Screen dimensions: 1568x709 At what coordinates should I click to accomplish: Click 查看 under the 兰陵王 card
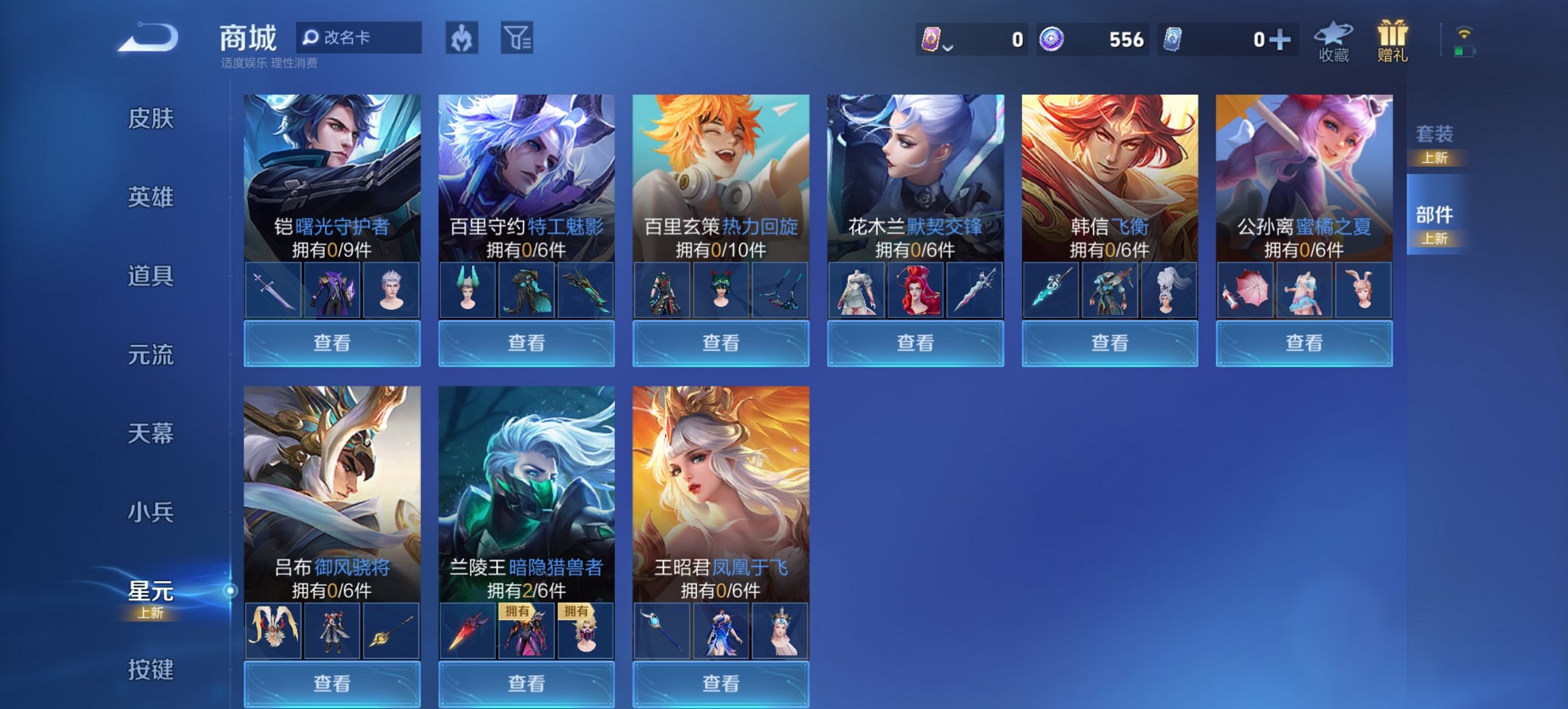pos(526,684)
